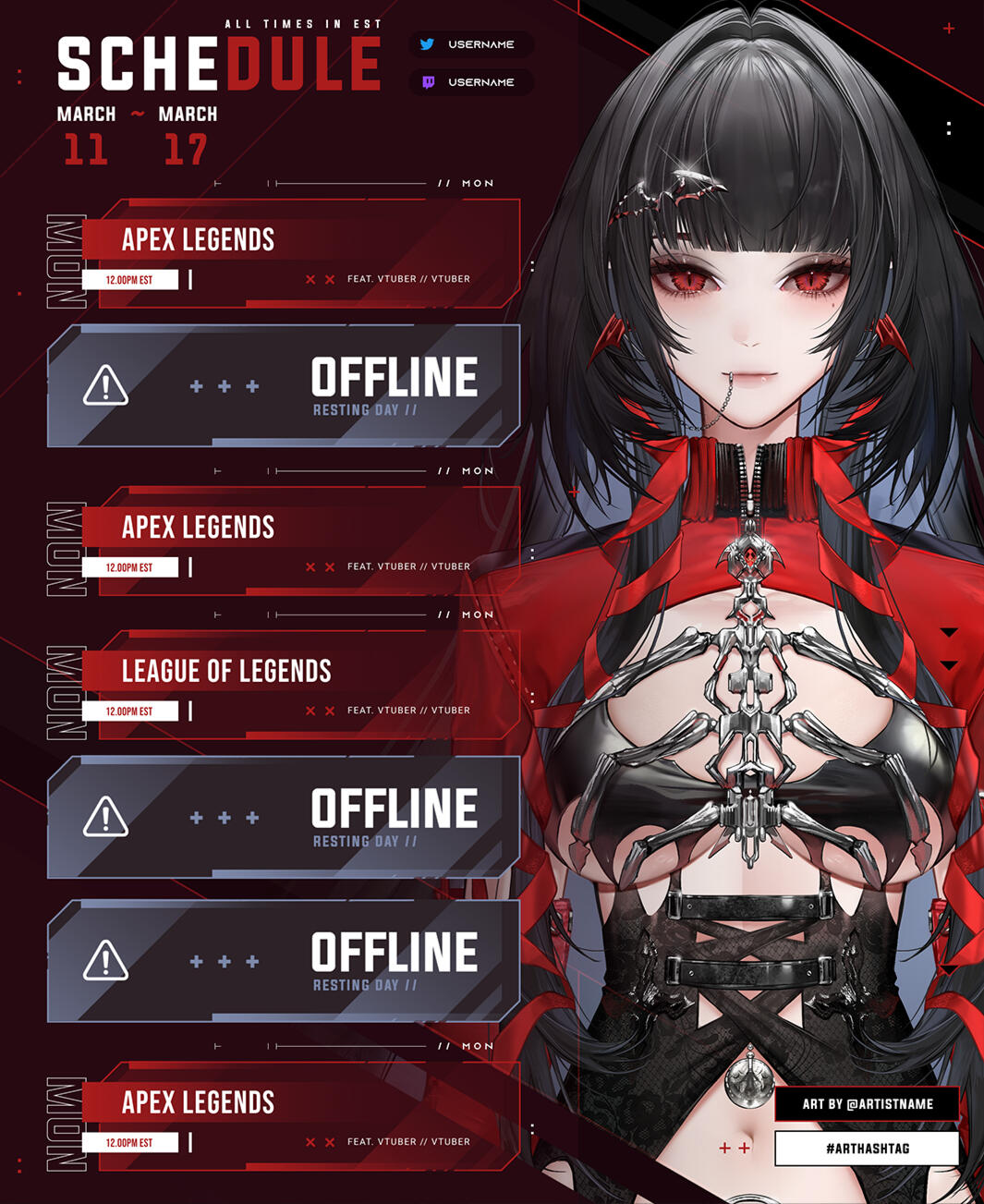This screenshot has height=1204, width=984.
Task: Click the #ARTHASHTAG label
Action: click(867, 1149)
